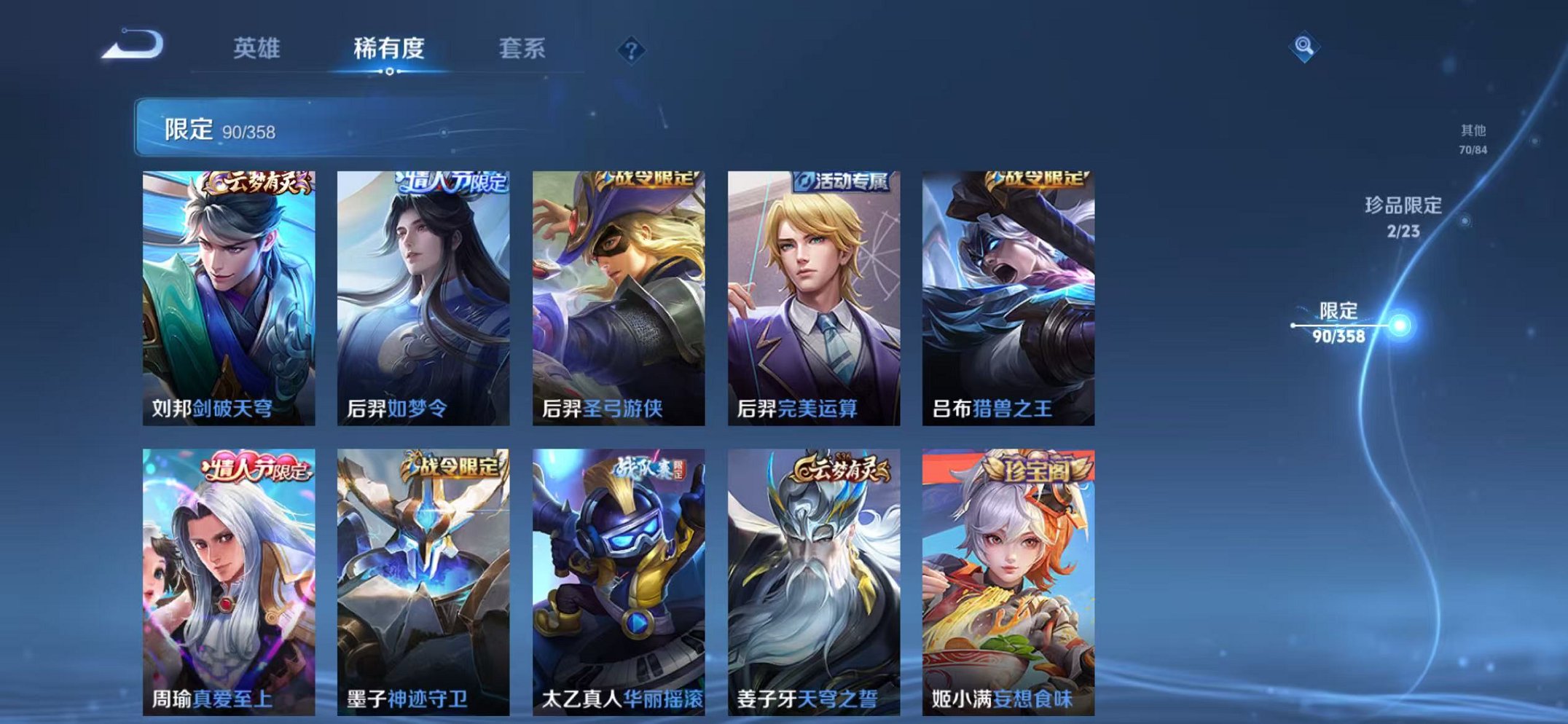
Task: Select the 其他 70/84 category
Action: tap(1474, 138)
